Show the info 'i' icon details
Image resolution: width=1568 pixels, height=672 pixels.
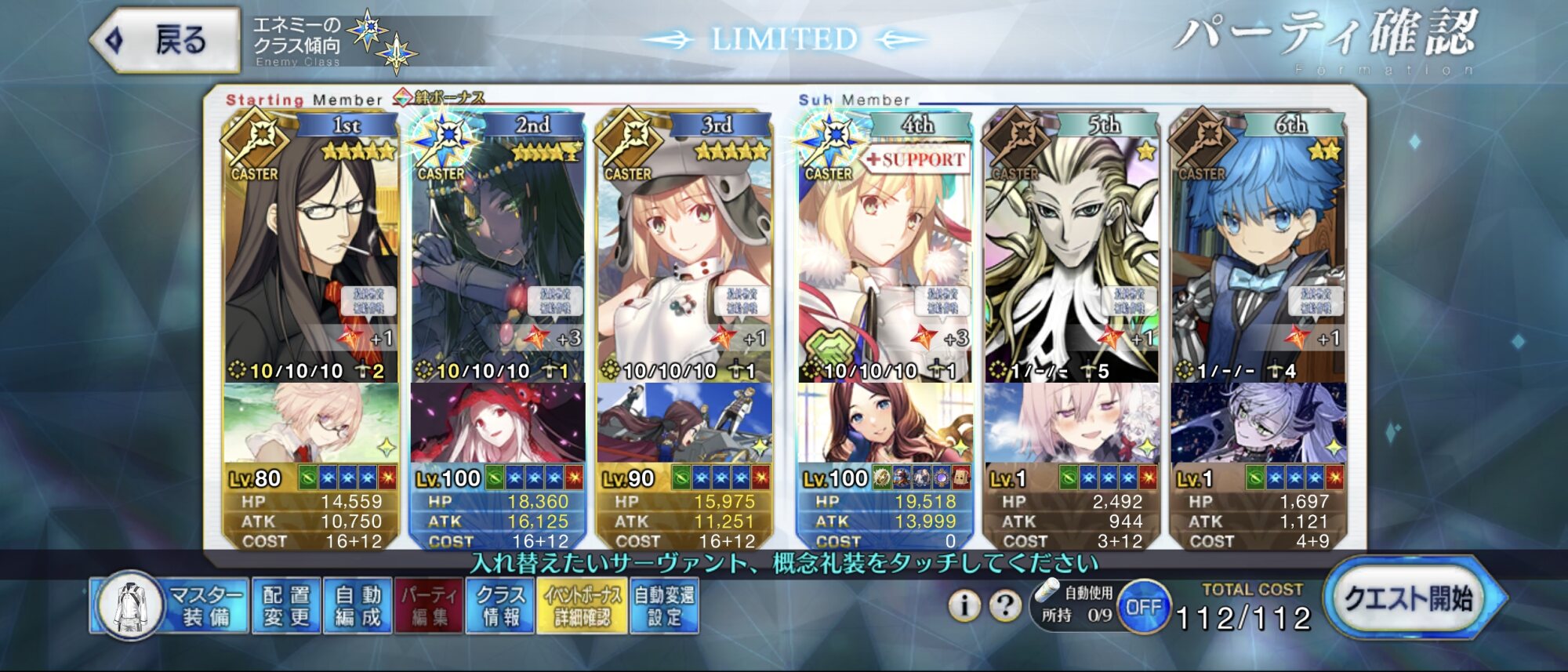(964, 605)
